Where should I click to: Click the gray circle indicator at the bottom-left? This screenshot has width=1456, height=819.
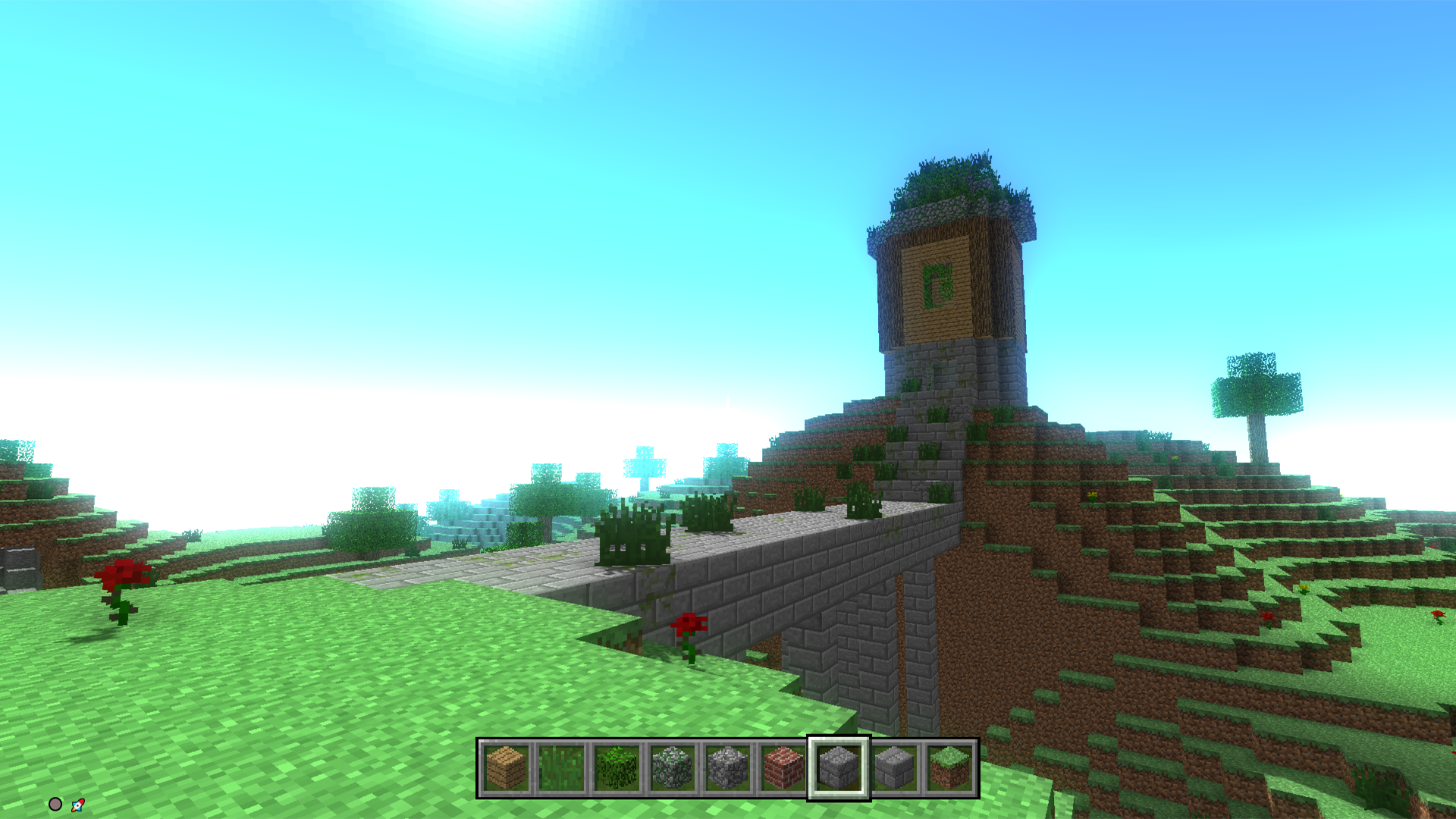coord(55,804)
